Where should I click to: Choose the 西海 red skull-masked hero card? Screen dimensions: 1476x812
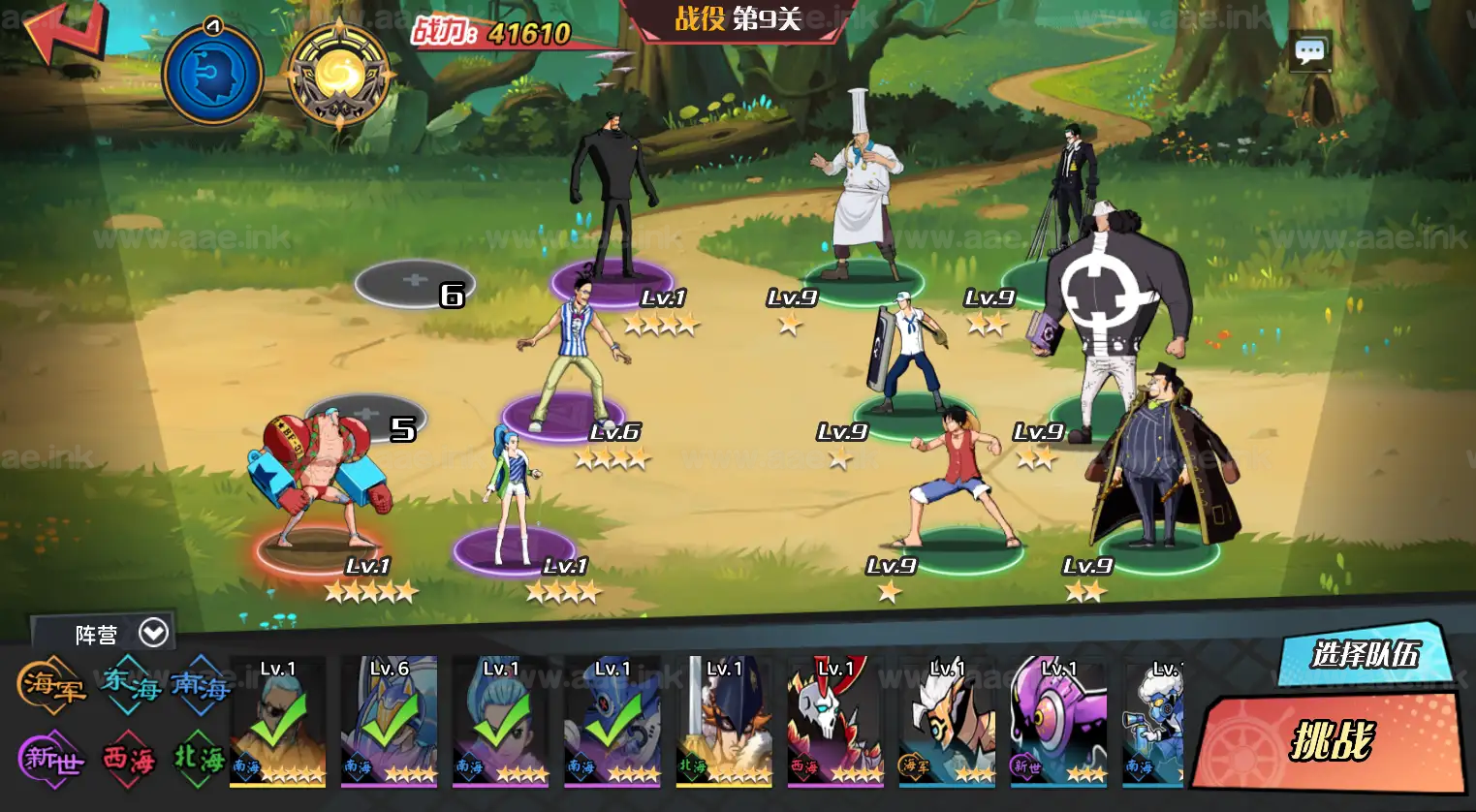tap(835, 721)
